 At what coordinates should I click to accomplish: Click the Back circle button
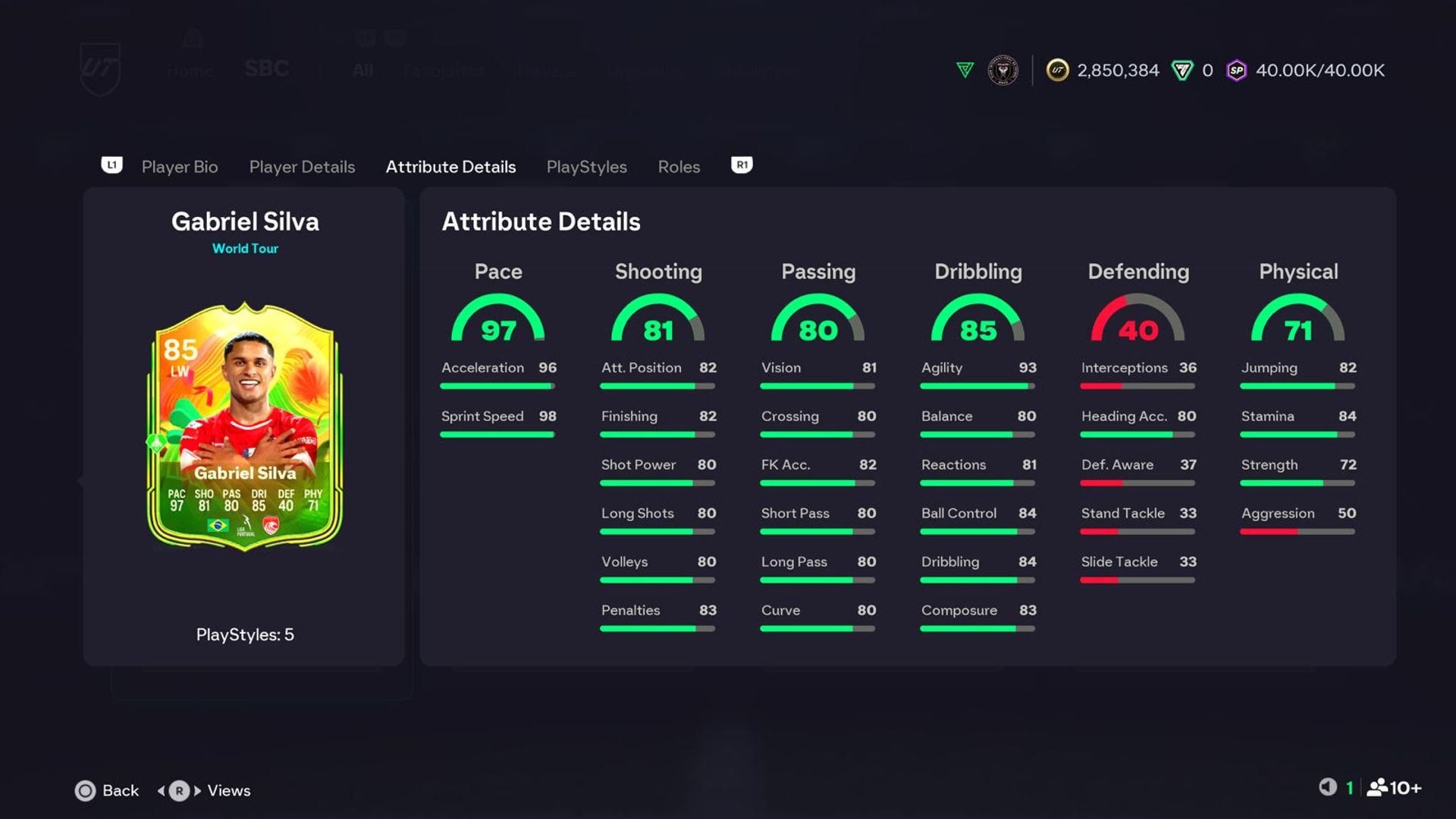pyautogui.click(x=86, y=790)
